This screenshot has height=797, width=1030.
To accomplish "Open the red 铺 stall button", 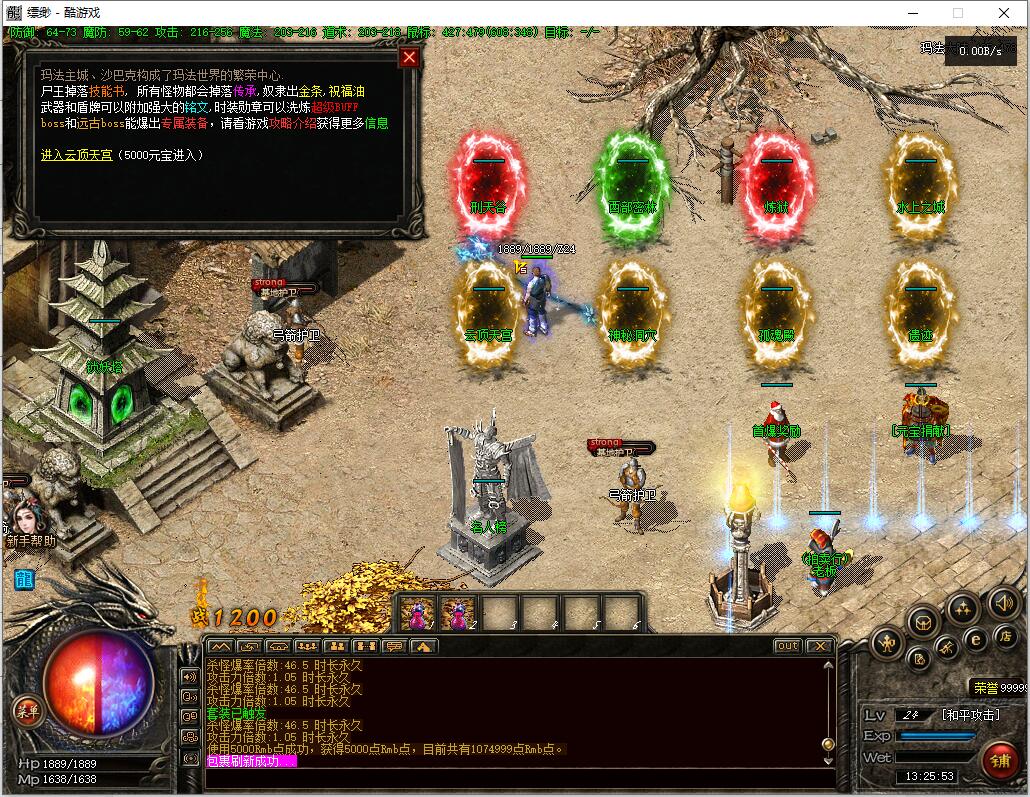I will (998, 758).
